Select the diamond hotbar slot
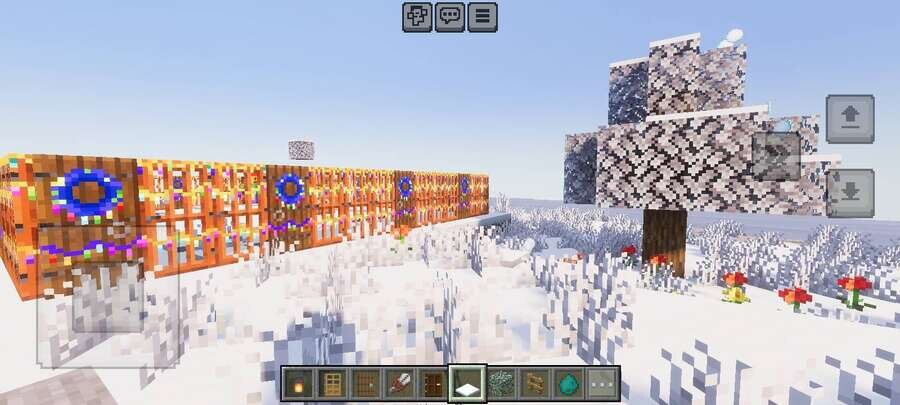900x405 pixels. click(568, 382)
